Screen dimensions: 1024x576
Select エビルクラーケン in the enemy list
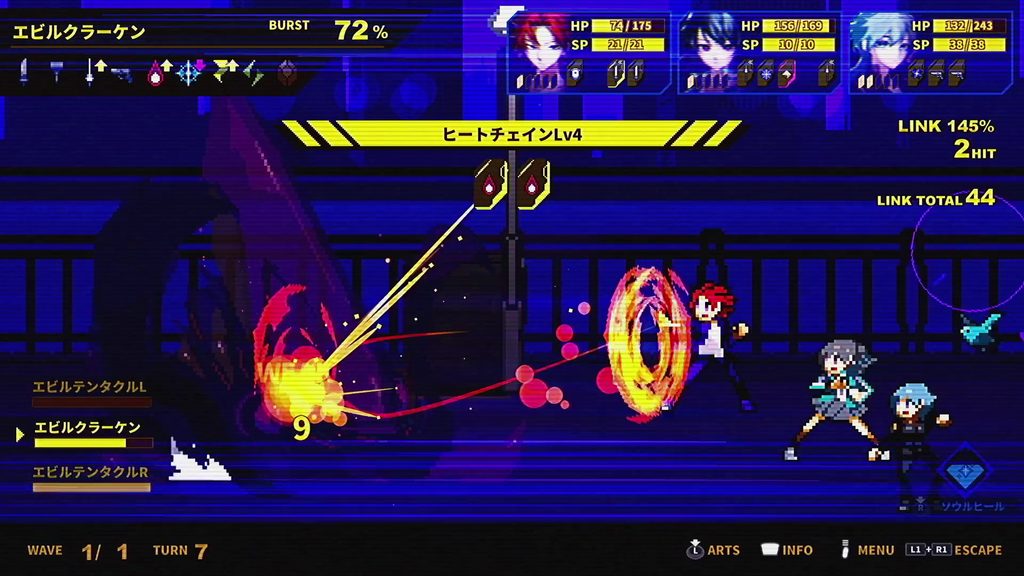[88, 428]
